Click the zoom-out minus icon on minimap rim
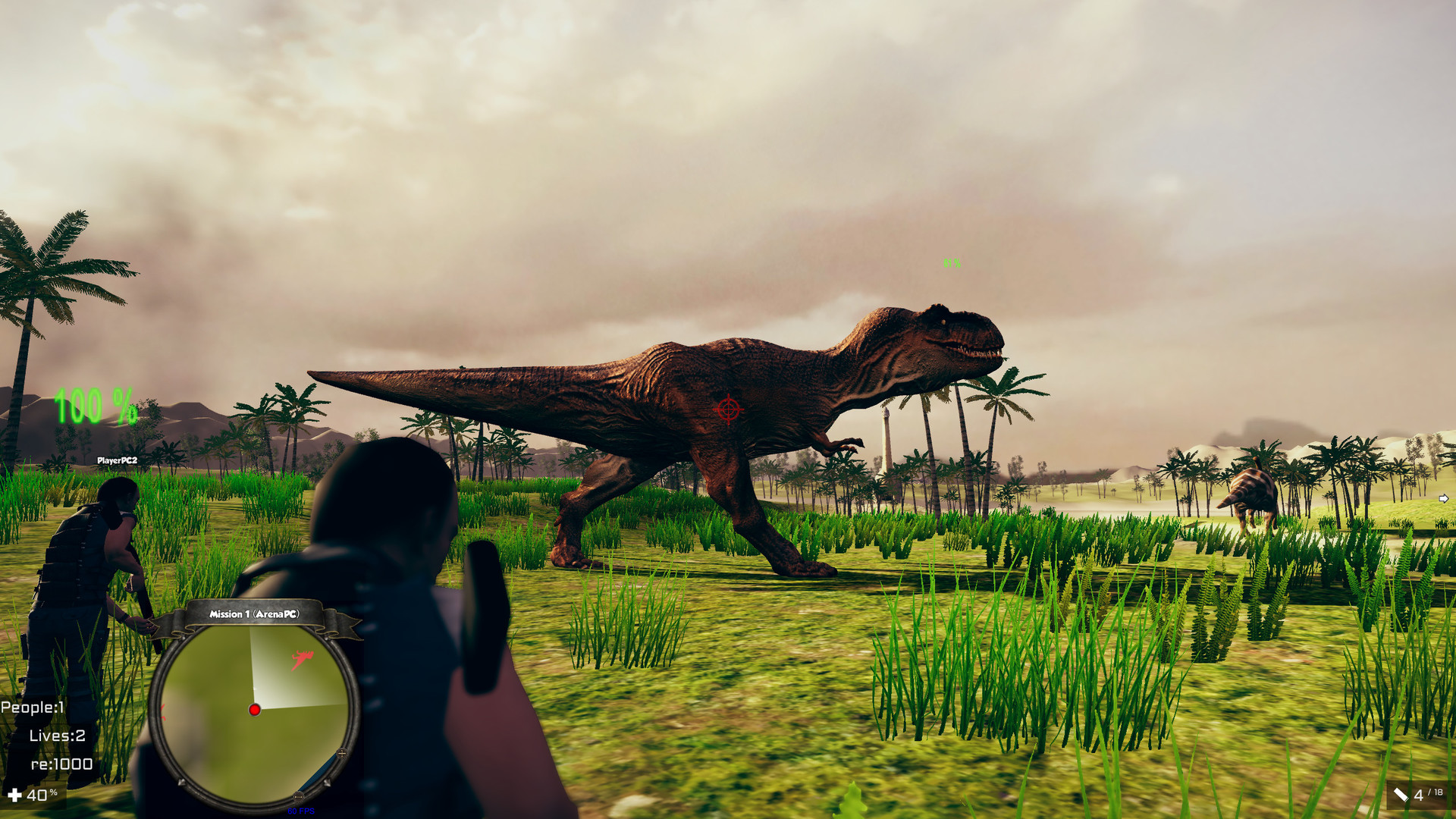Viewport: 1456px width, 819px height. click(299, 795)
